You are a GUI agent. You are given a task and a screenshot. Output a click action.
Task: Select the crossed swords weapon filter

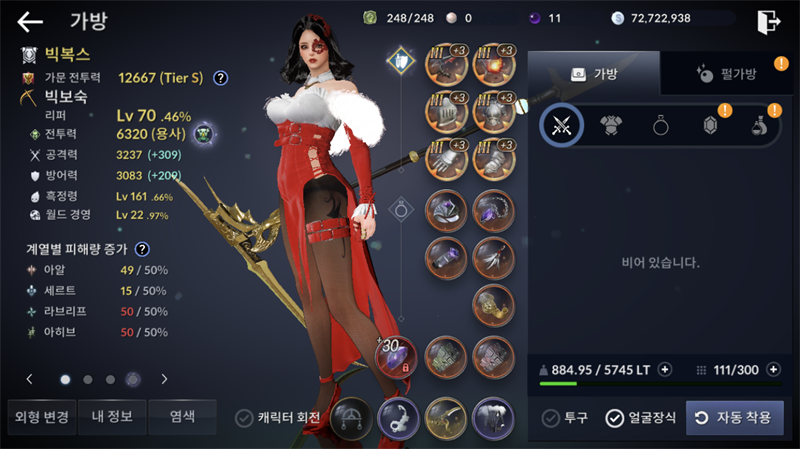(562, 125)
